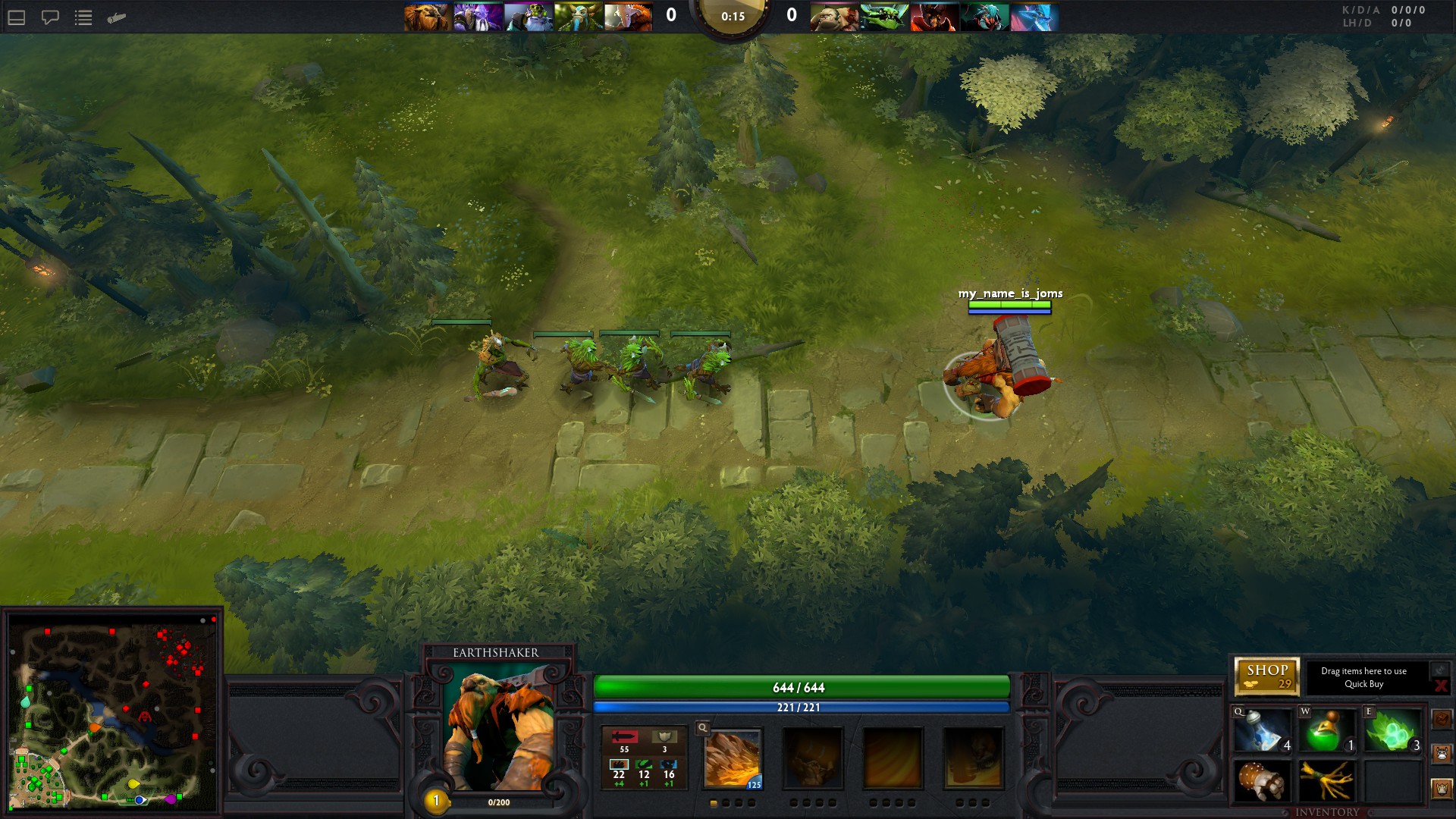Select the Earthshaker hero portrait panel
This screenshot has width=1456, height=819.
point(498,730)
